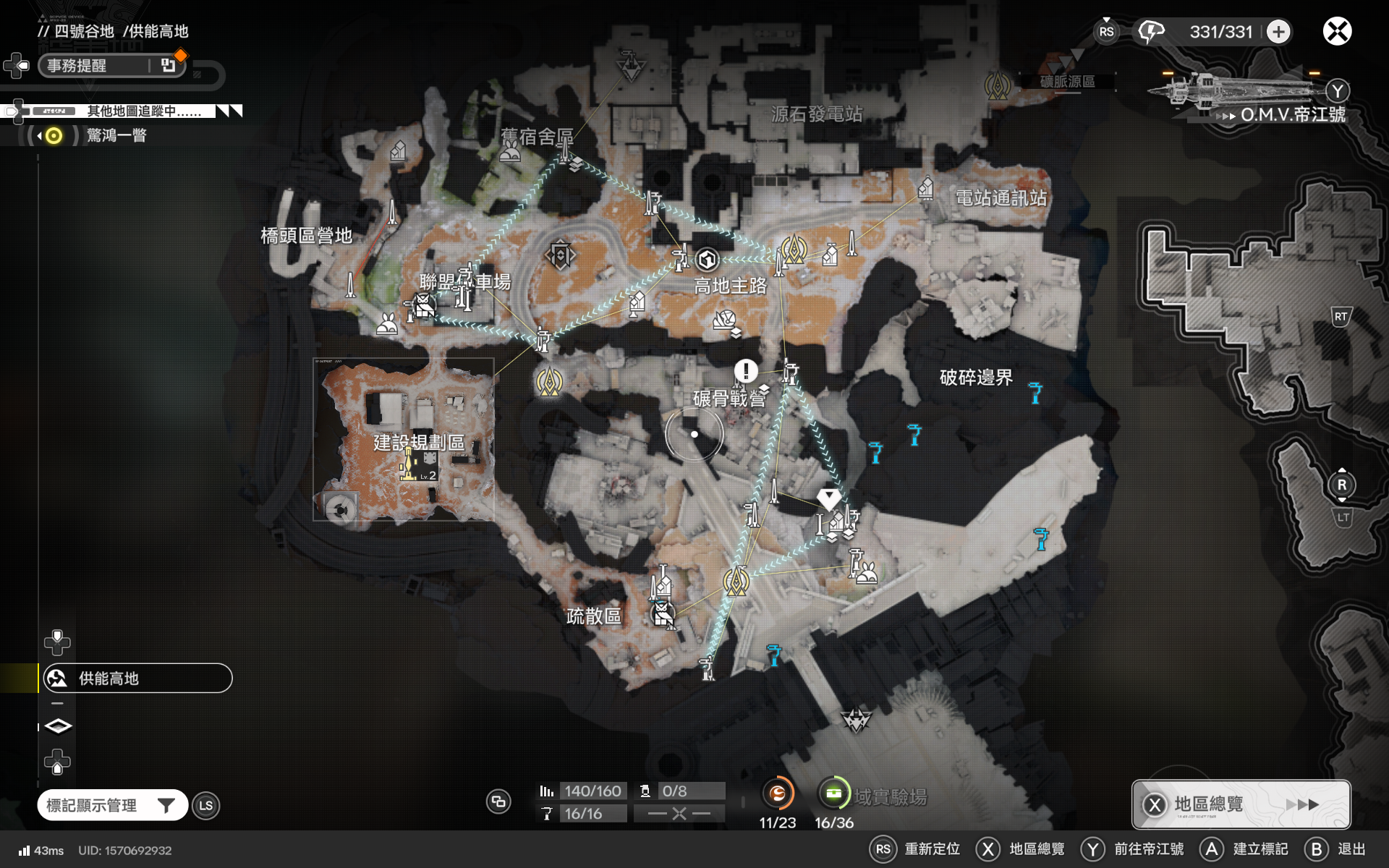This screenshot has height=868, width=1389.
Task: Select the 供能高地 area entry
Action: pos(136,678)
